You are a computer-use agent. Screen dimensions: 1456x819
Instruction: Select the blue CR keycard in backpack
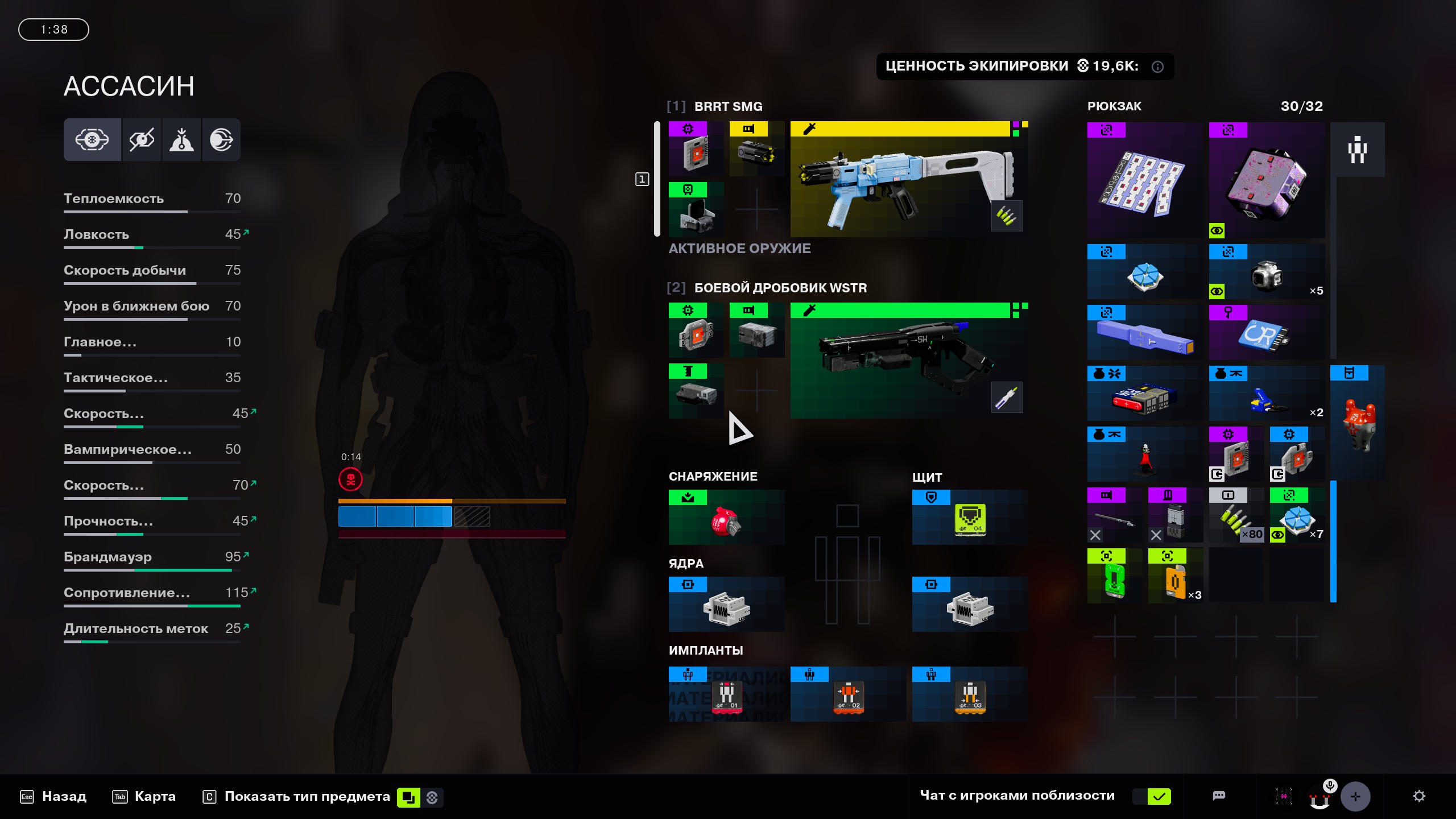tap(1267, 333)
